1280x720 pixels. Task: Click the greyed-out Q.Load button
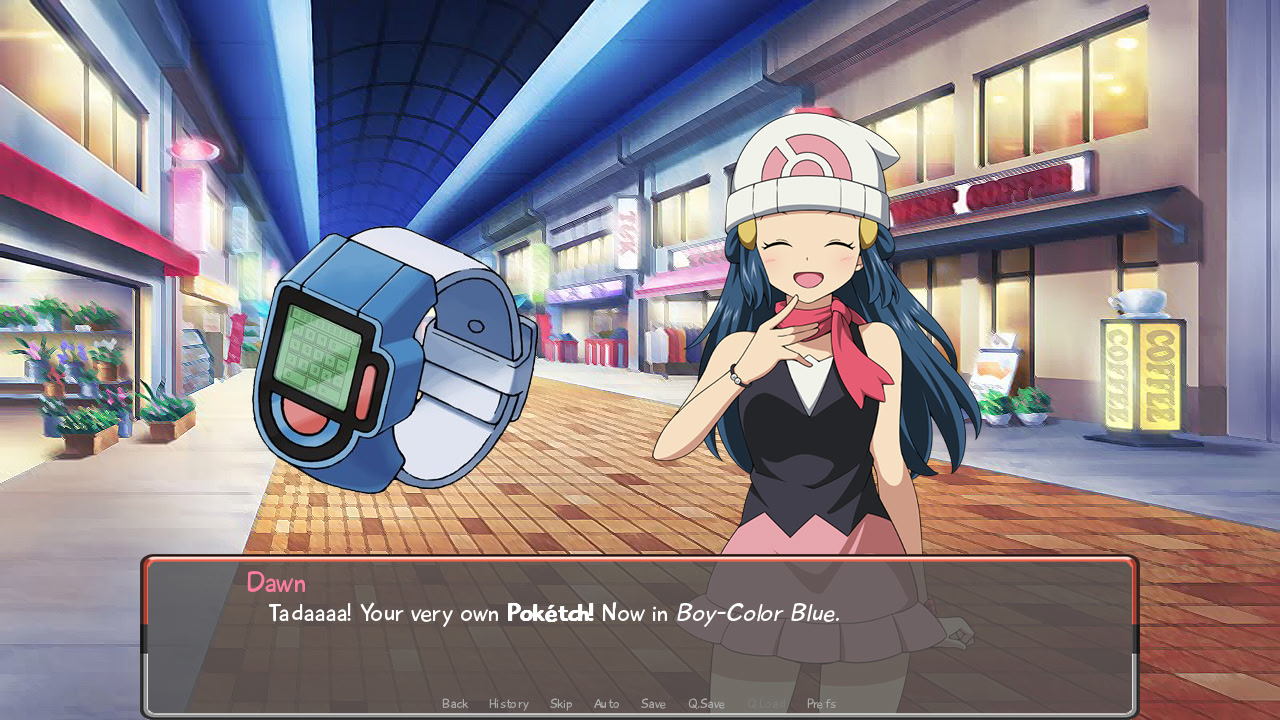pyautogui.click(x=766, y=704)
